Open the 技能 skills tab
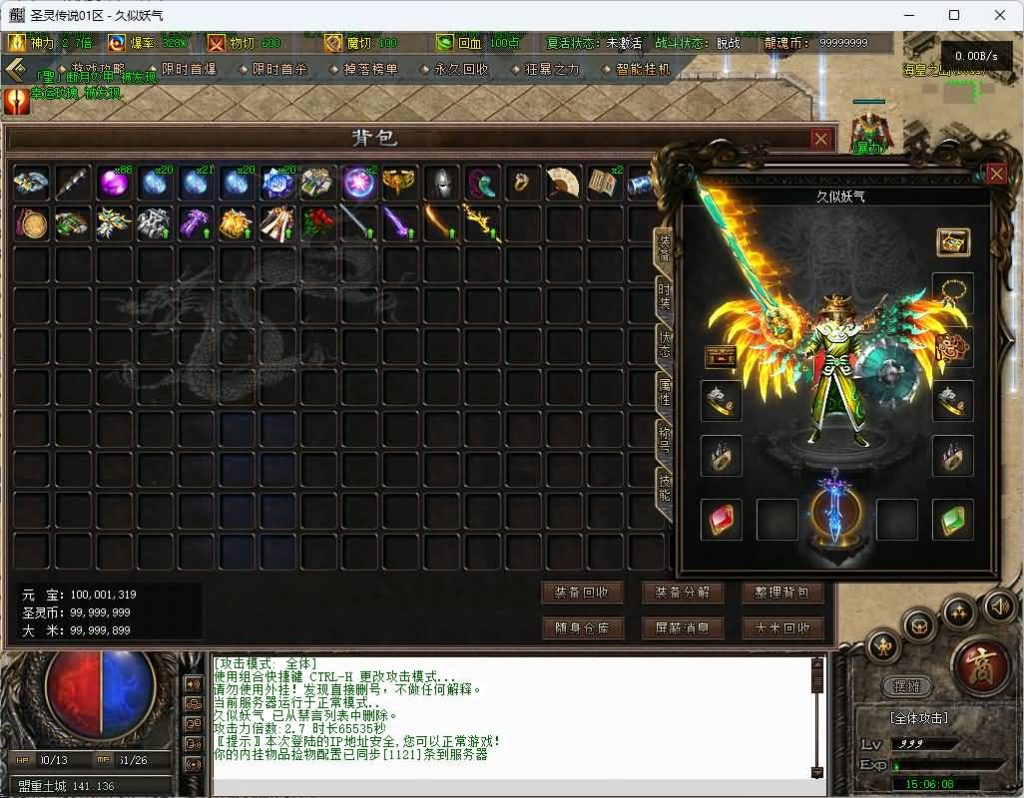Viewport: 1024px width, 798px height. [664, 487]
